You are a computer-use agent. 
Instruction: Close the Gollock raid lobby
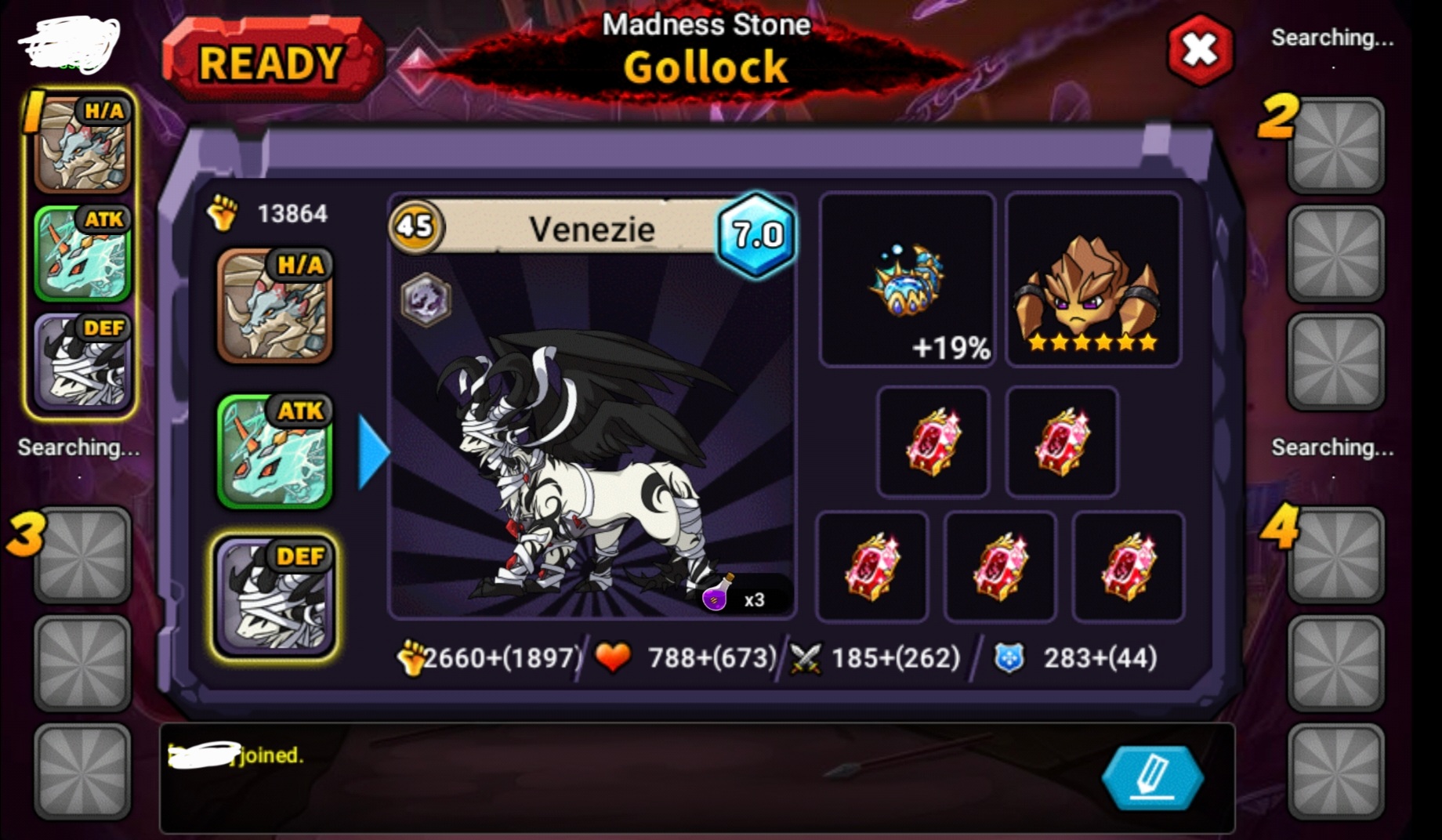[1199, 51]
